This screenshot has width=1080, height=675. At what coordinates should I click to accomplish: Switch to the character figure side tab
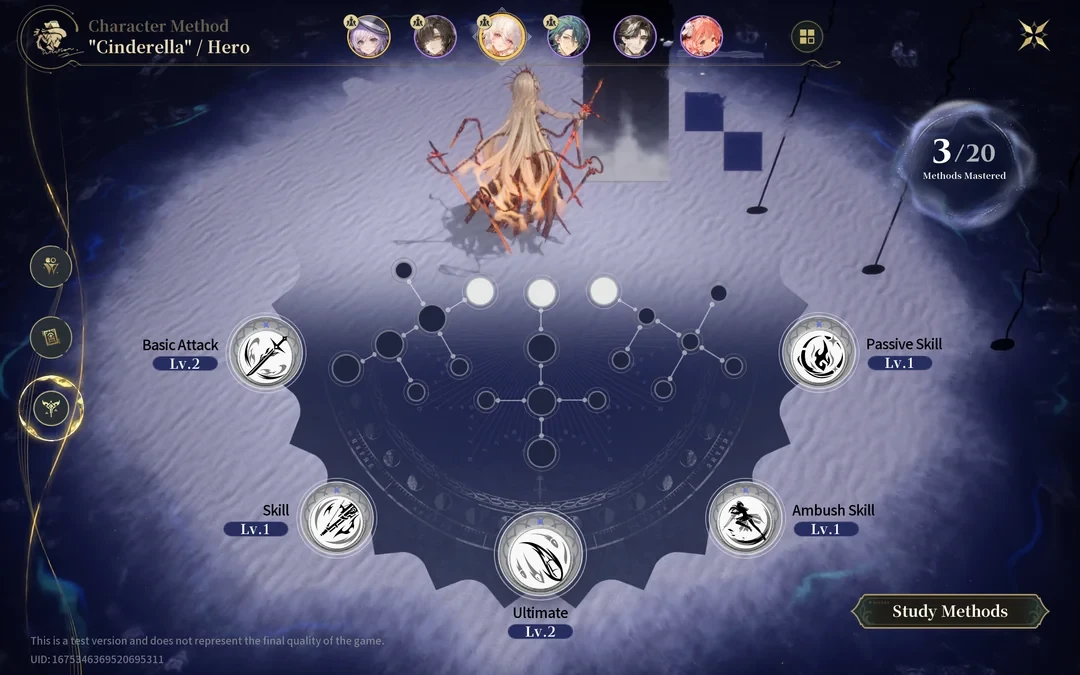tap(51, 267)
